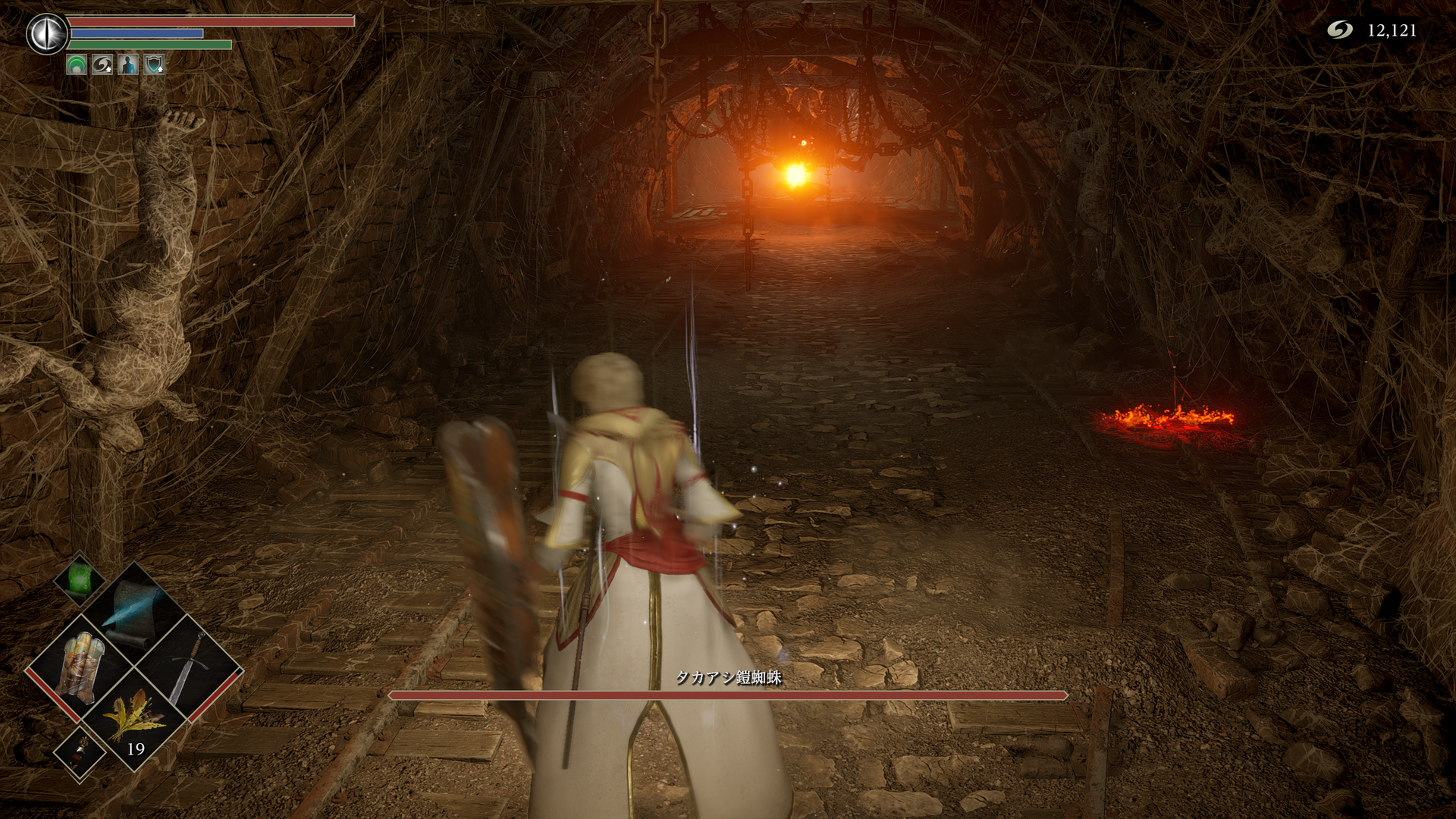Click the souls swirl icon
Image resolution: width=1456 pixels, height=819 pixels.
tap(1340, 30)
